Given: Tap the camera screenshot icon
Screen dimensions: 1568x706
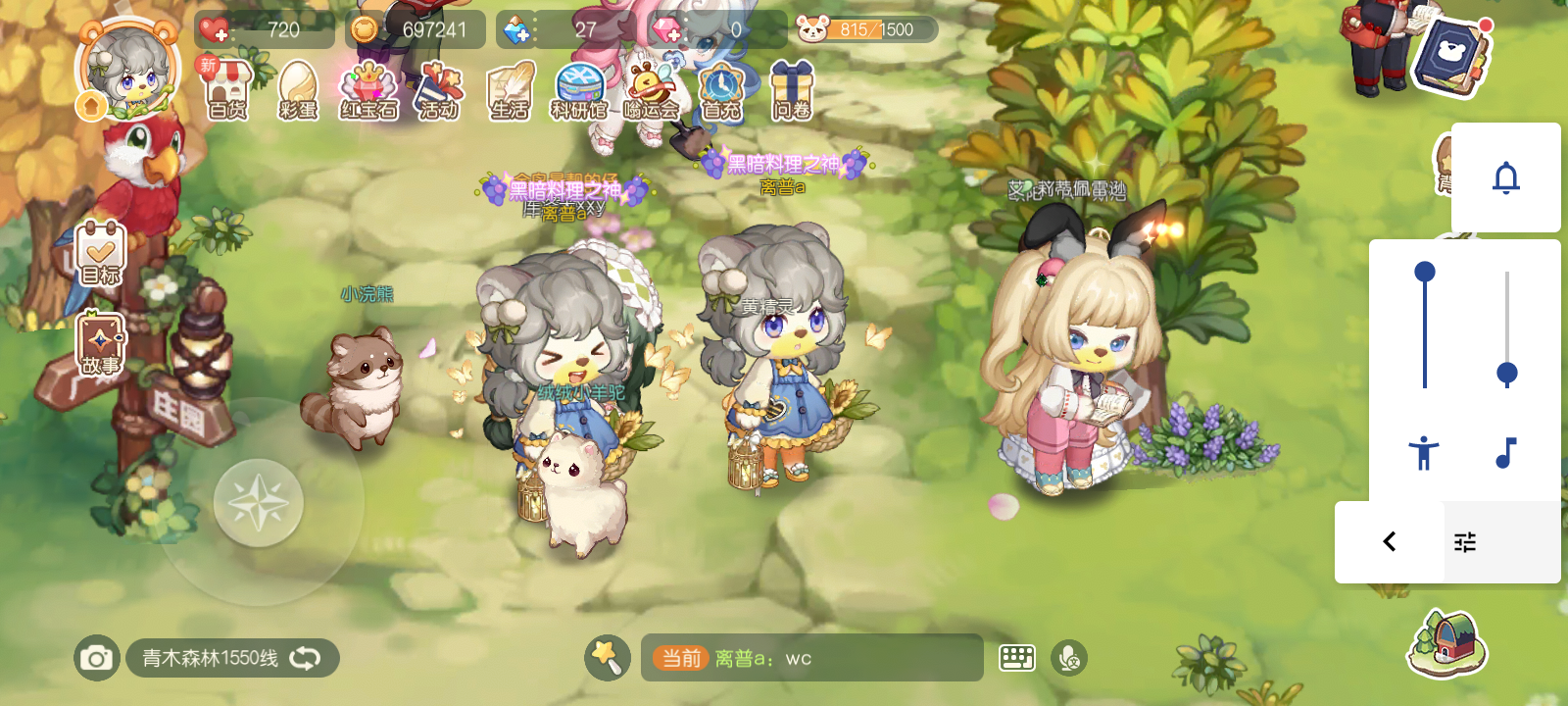Looking at the screenshot, I should (95, 659).
